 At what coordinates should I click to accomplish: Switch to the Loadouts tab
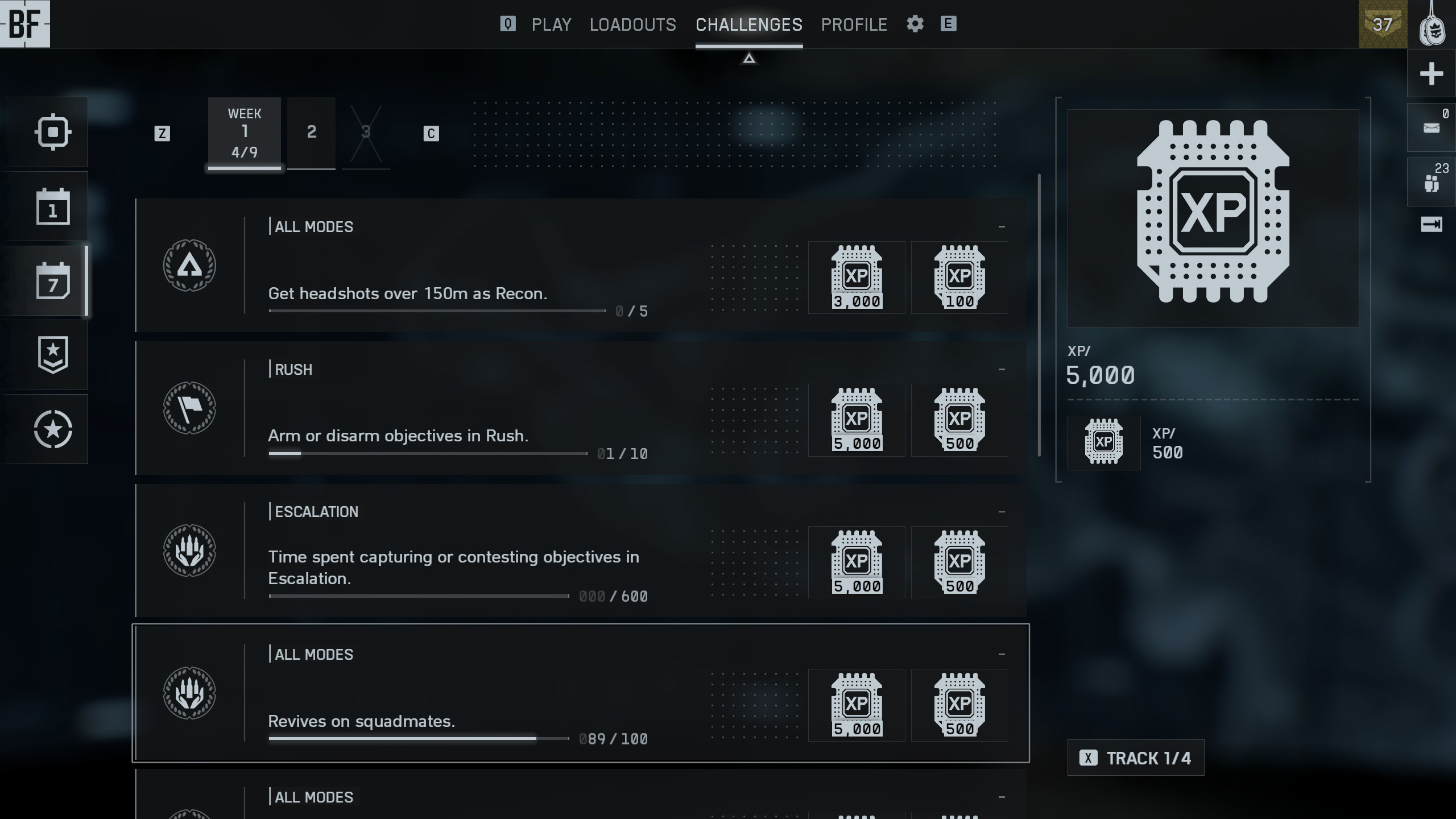(x=632, y=24)
